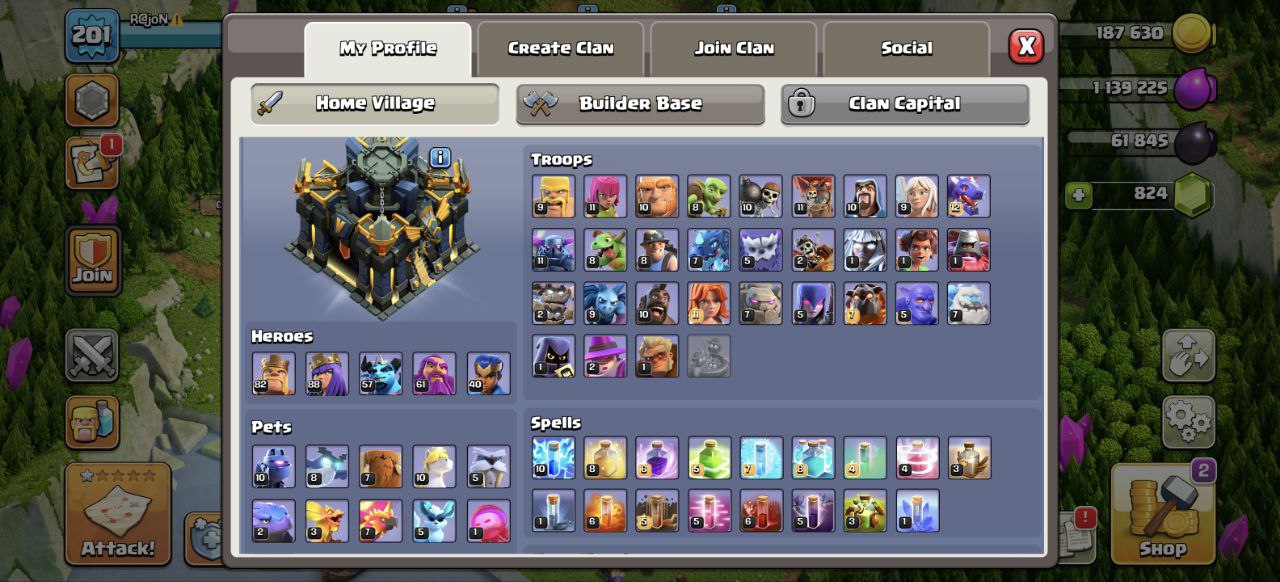Click the Join clan shield button

(93, 261)
